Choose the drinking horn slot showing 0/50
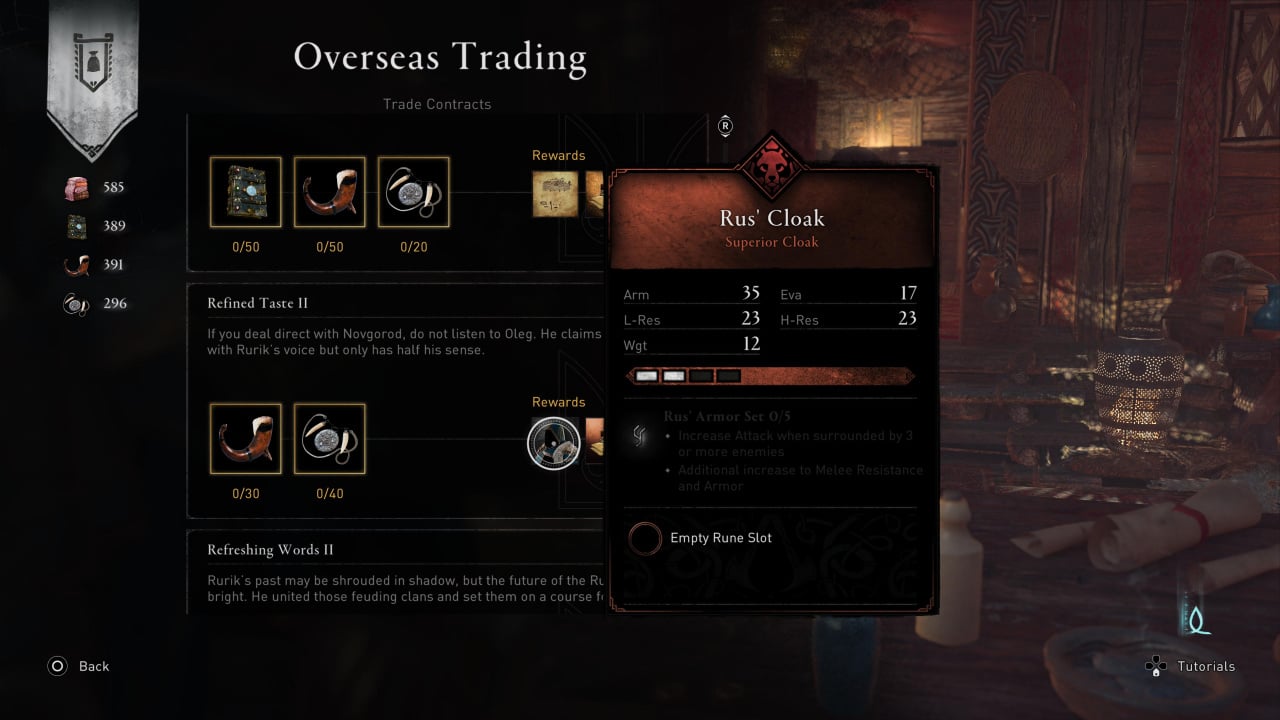The width and height of the screenshot is (1280, 720). coord(330,192)
